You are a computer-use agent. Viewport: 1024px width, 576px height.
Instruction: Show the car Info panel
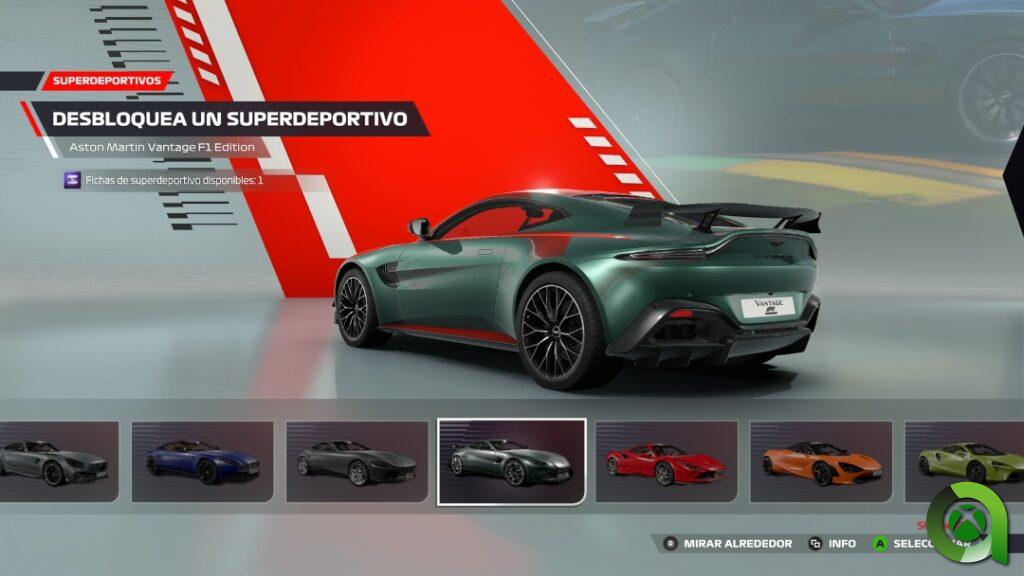(832, 544)
